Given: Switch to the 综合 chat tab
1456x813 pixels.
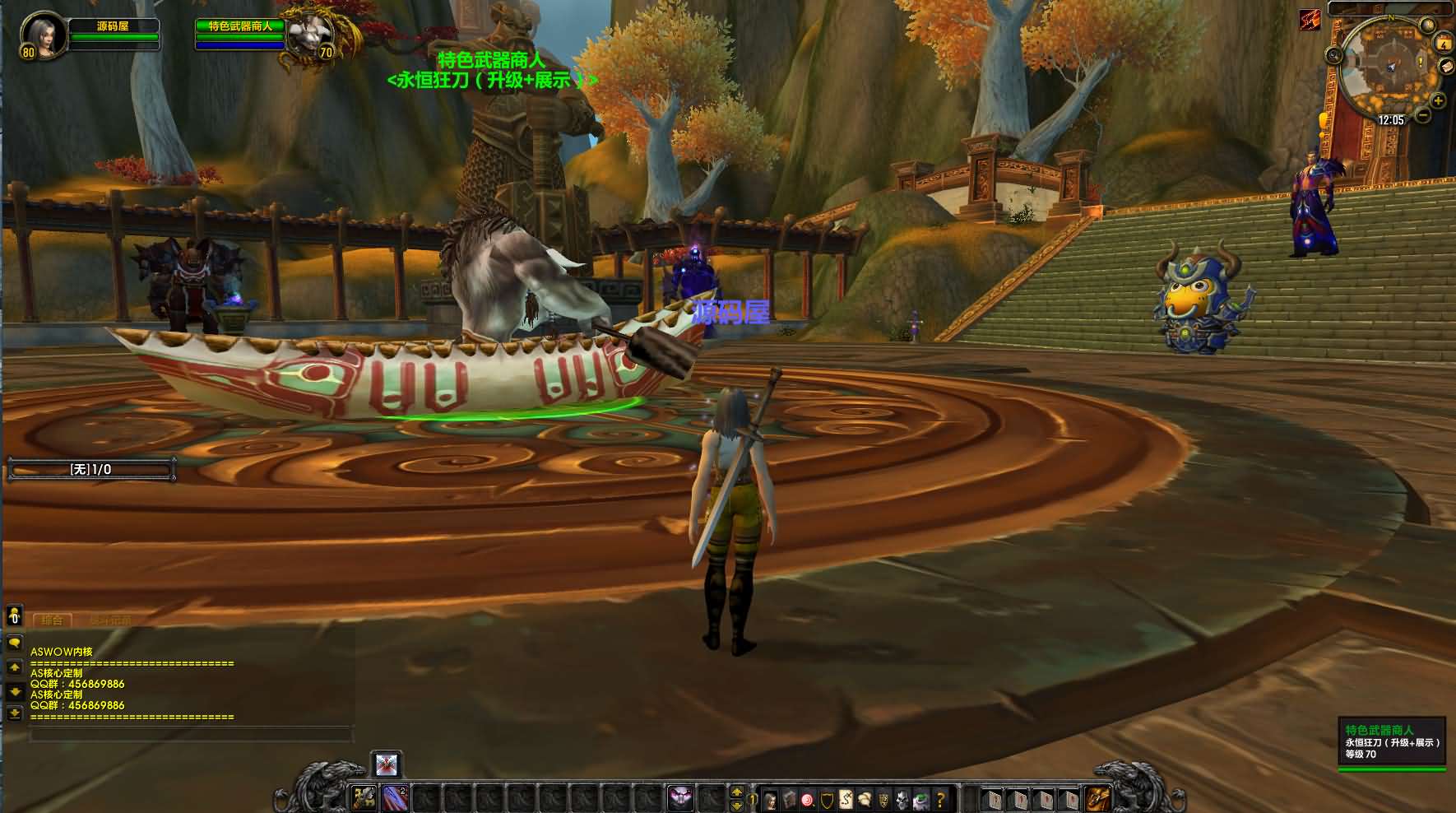Looking at the screenshot, I should tap(53, 620).
